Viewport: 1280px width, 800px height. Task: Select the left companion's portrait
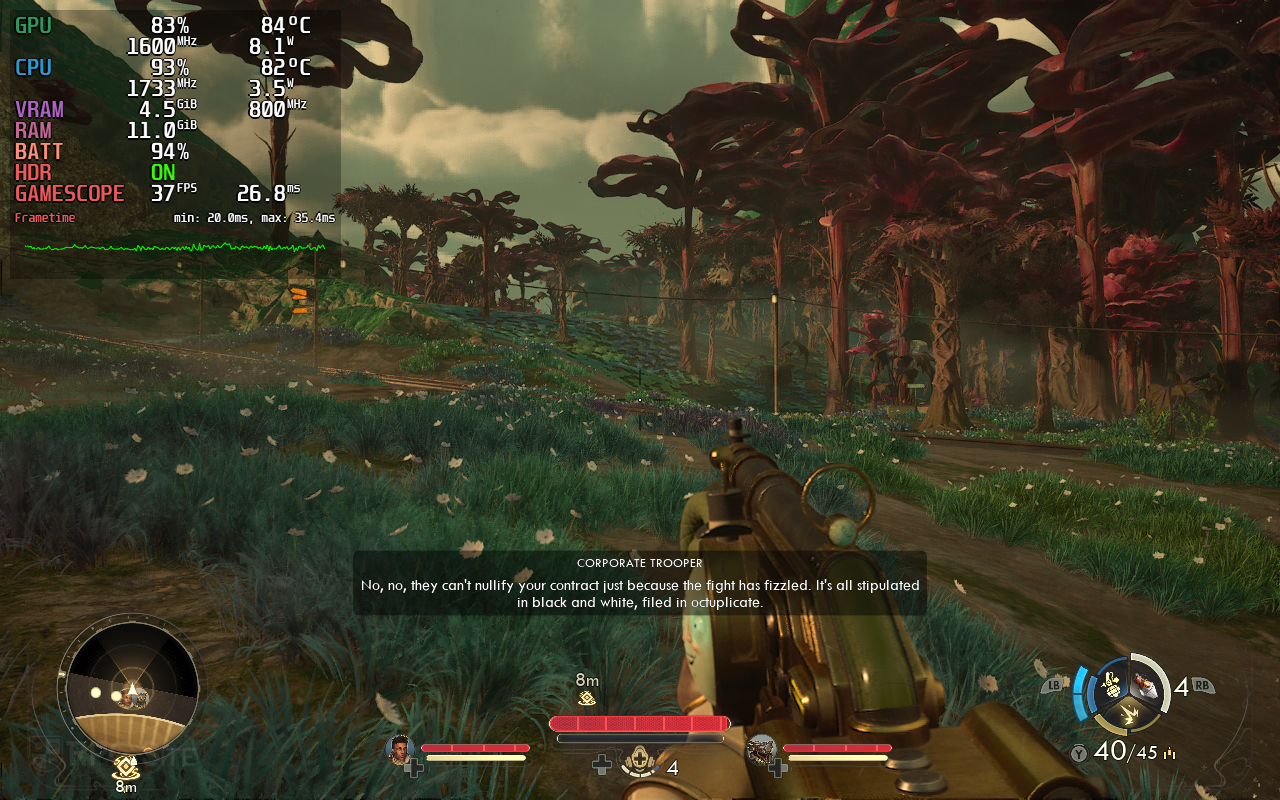tap(401, 748)
